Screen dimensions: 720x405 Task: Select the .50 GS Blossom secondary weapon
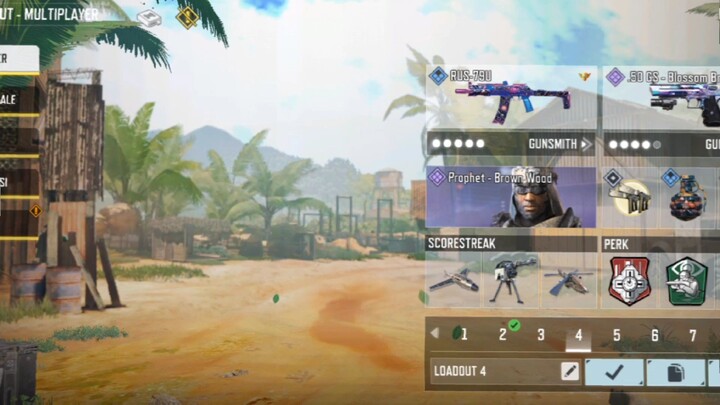[661, 98]
